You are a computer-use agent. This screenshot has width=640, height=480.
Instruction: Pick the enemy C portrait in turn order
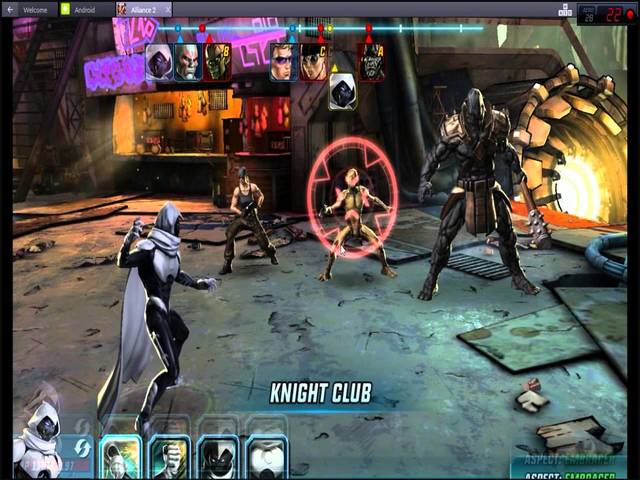[x=314, y=62]
